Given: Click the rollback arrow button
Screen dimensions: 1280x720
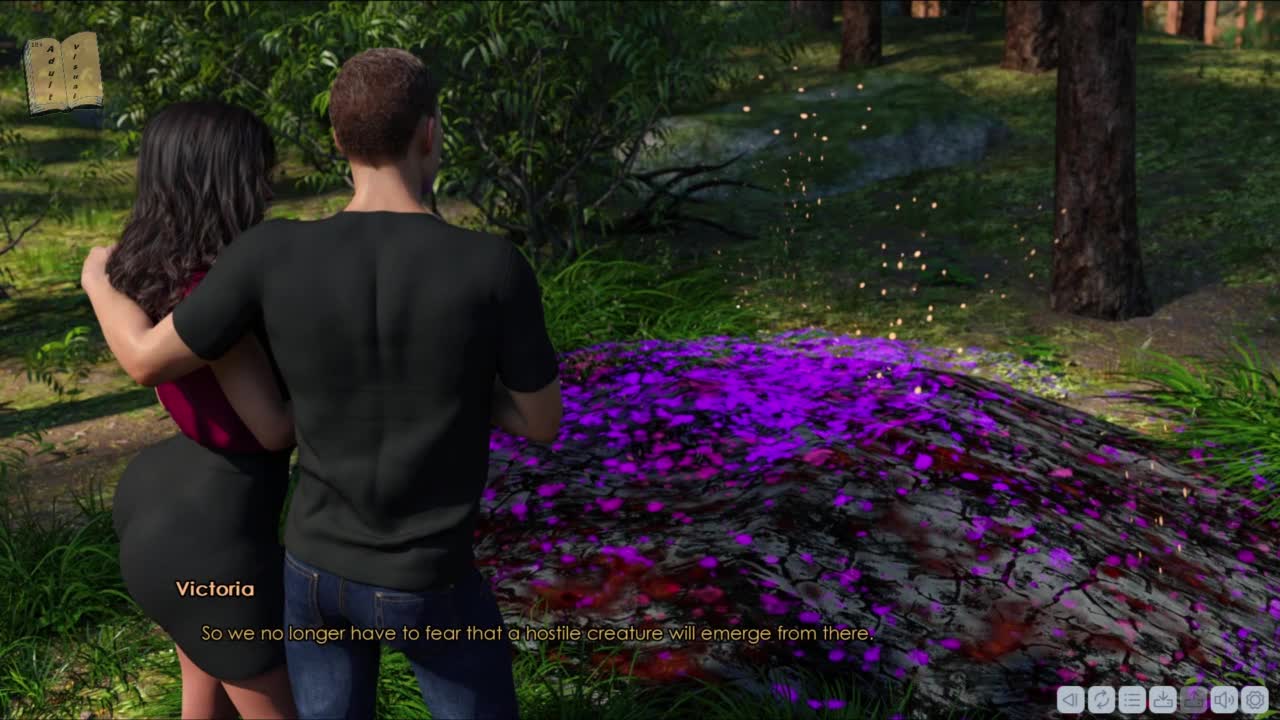Looking at the screenshot, I should [1070, 699].
